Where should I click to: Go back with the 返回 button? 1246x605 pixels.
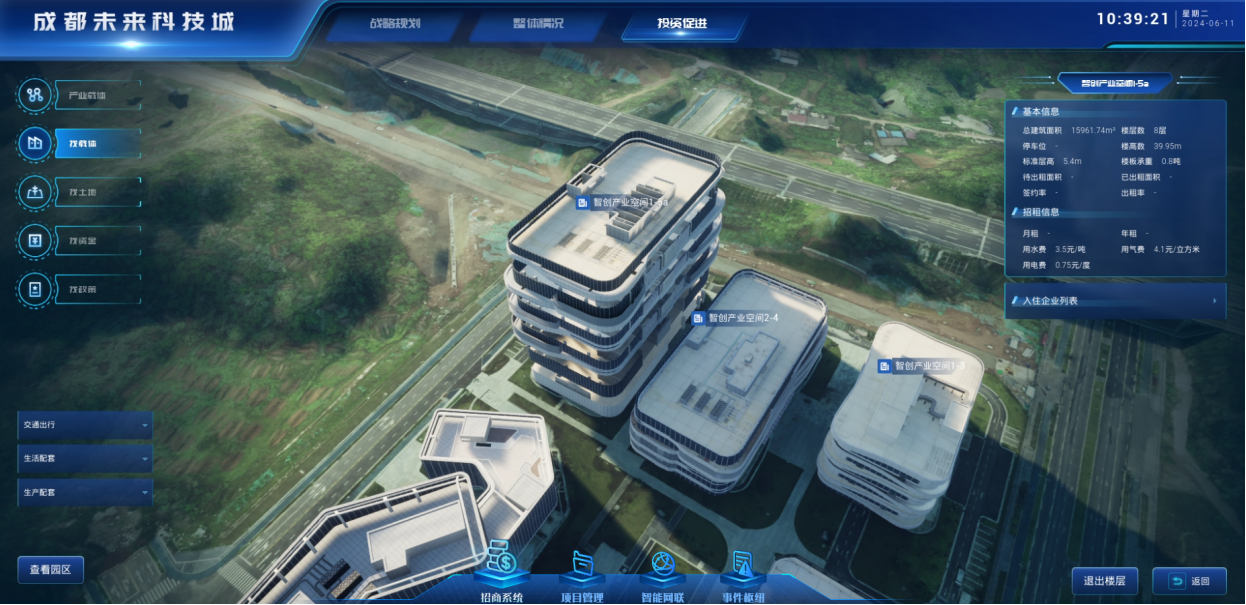point(1189,581)
